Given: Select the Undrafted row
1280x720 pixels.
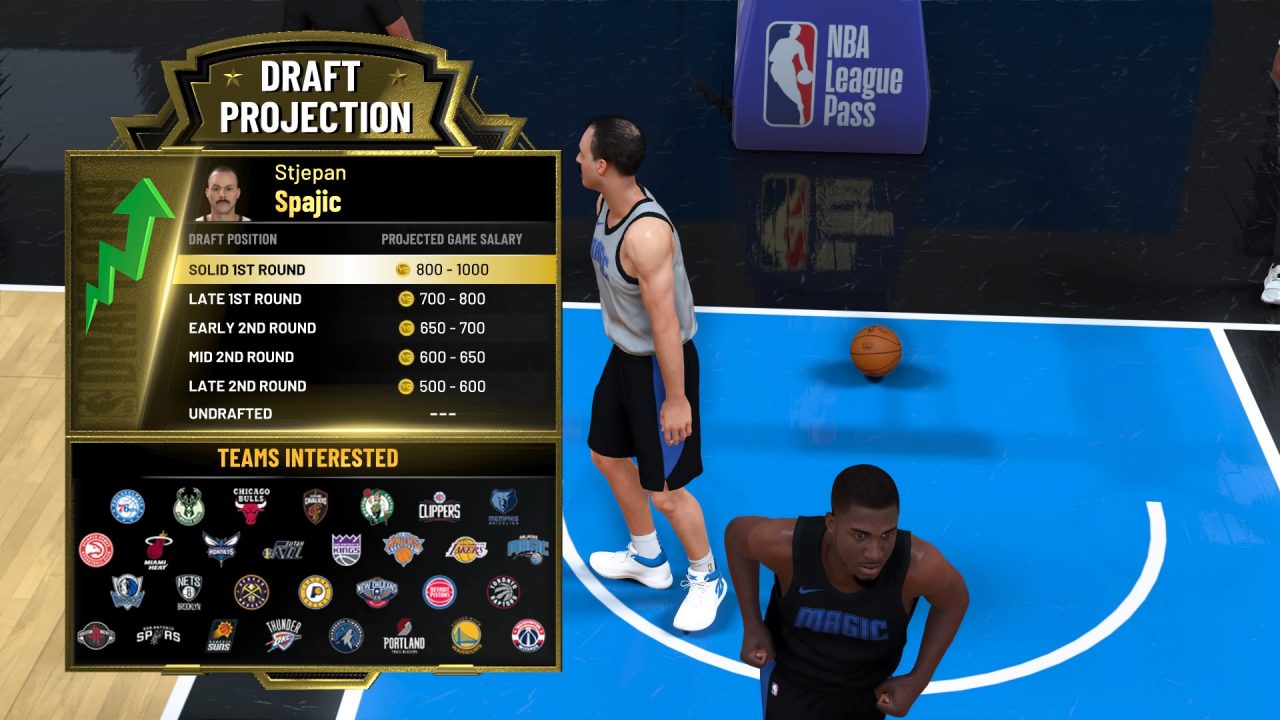Looking at the screenshot, I should tap(364, 414).
